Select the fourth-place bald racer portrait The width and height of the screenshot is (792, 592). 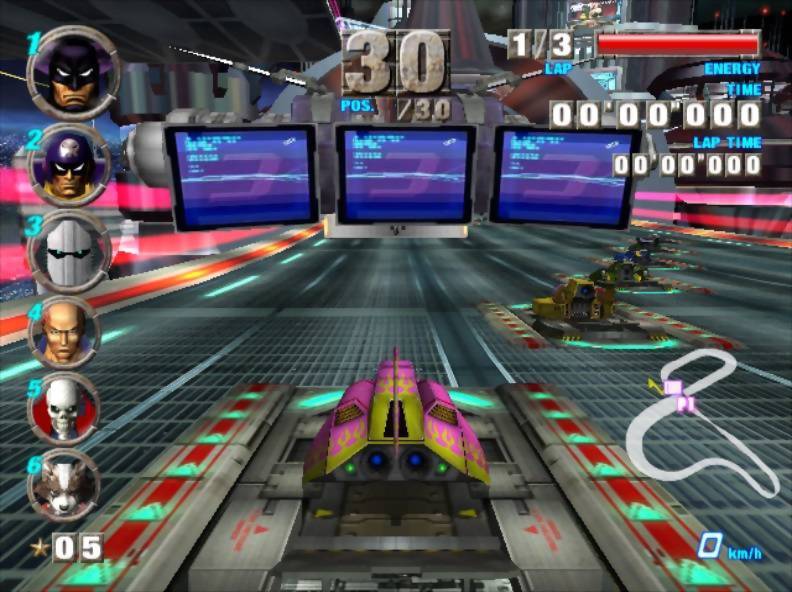click(x=65, y=331)
